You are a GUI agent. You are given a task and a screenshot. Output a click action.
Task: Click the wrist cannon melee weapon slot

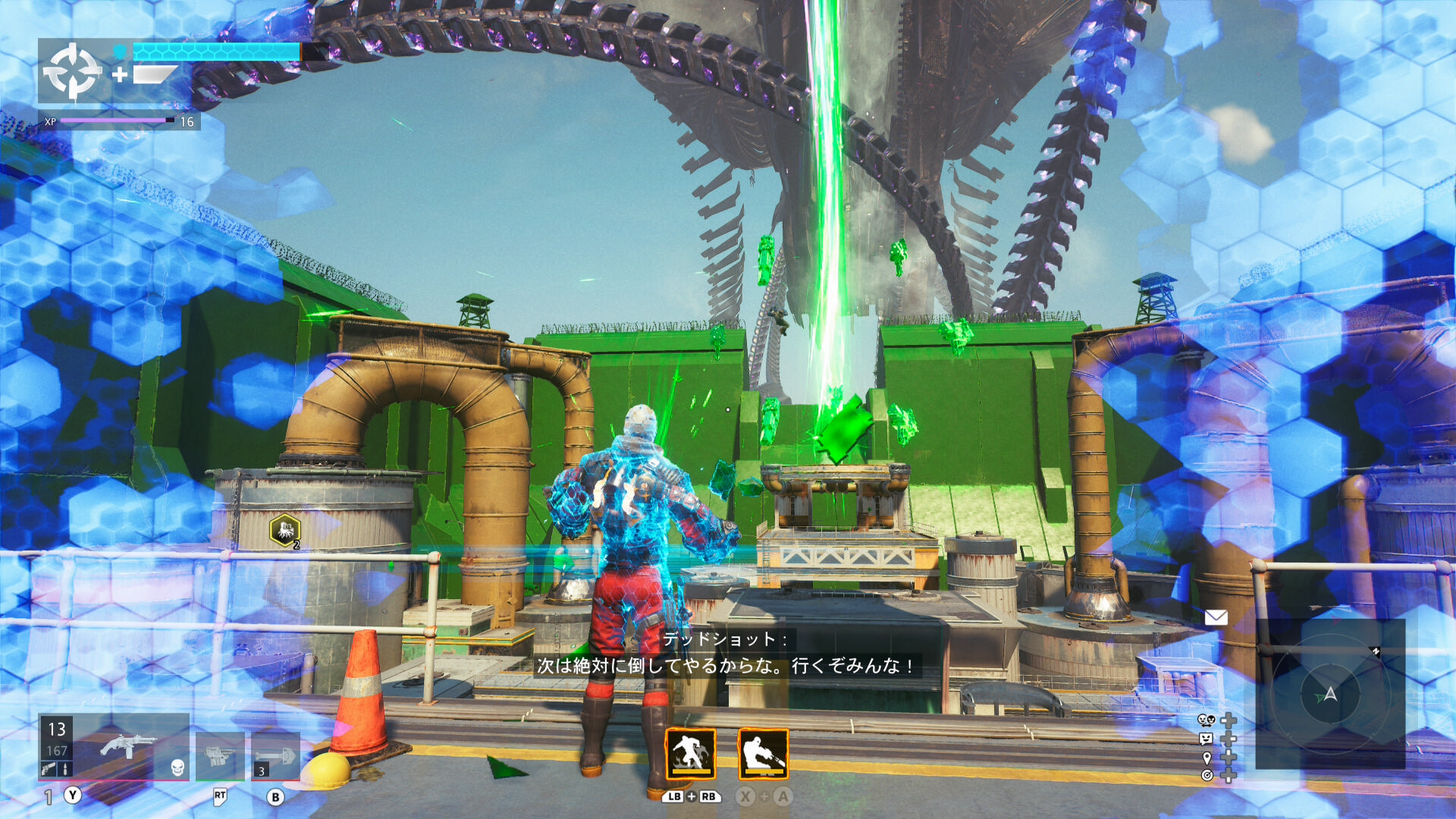tap(220, 755)
